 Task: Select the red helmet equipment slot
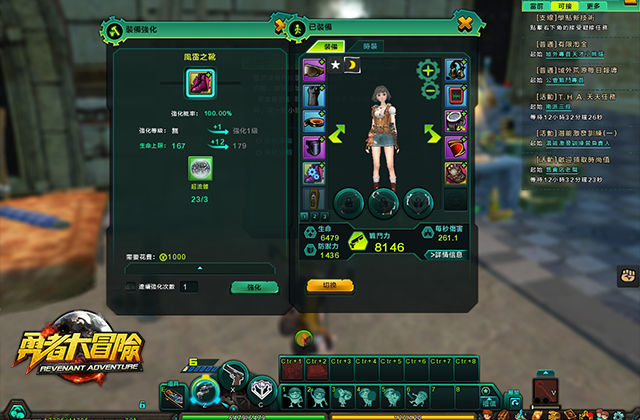tap(455, 147)
